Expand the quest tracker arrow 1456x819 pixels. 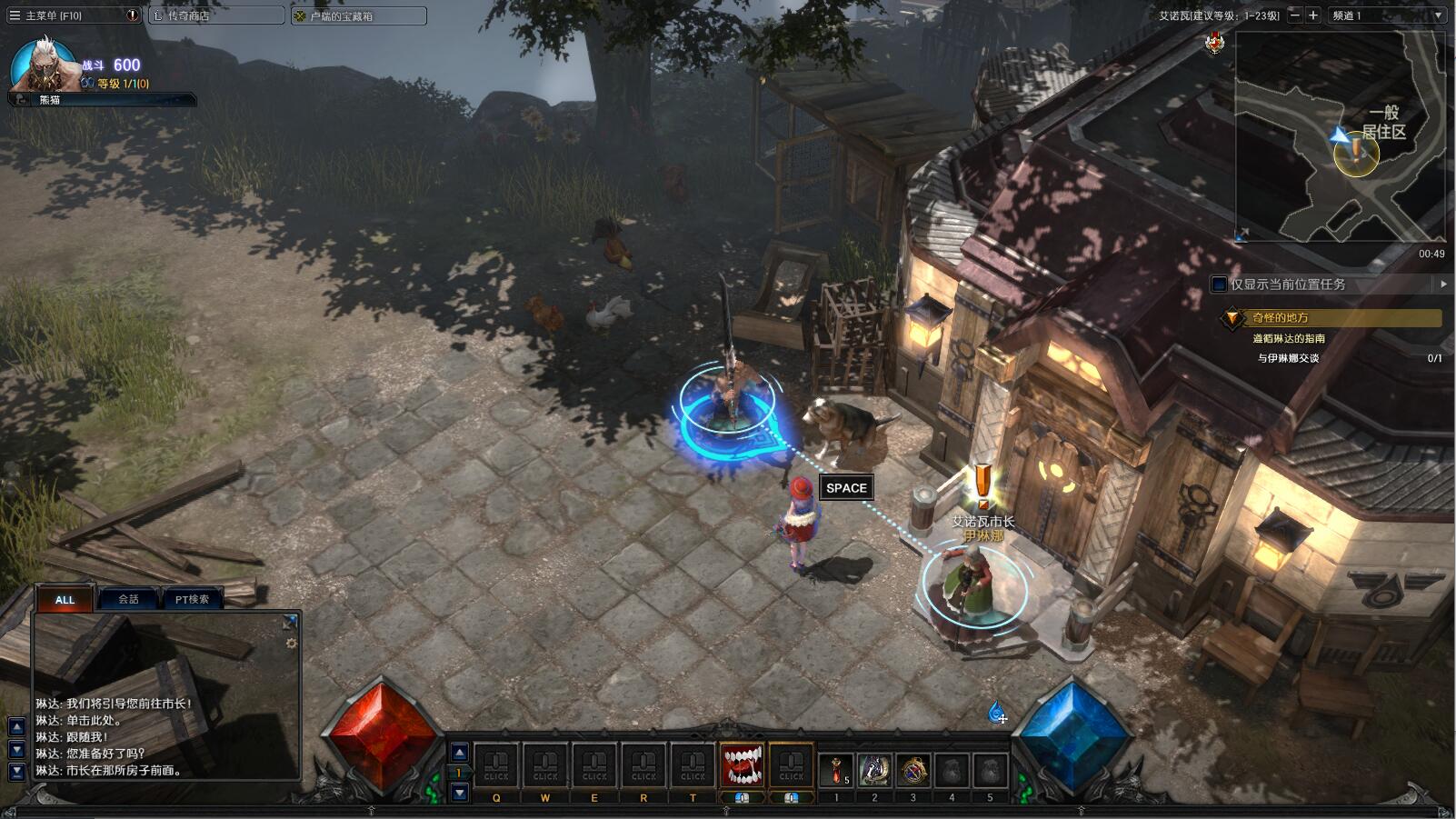tap(1443, 285)
